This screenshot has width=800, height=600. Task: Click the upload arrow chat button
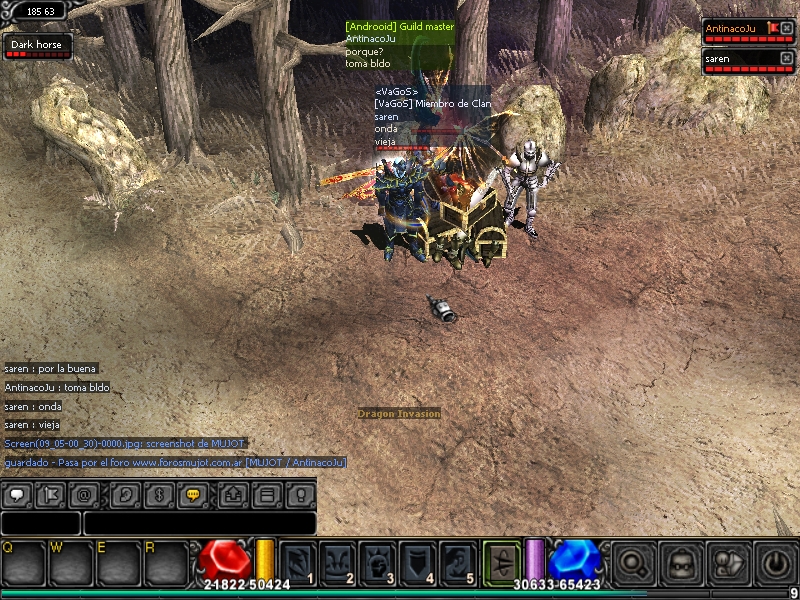point(233,494)
